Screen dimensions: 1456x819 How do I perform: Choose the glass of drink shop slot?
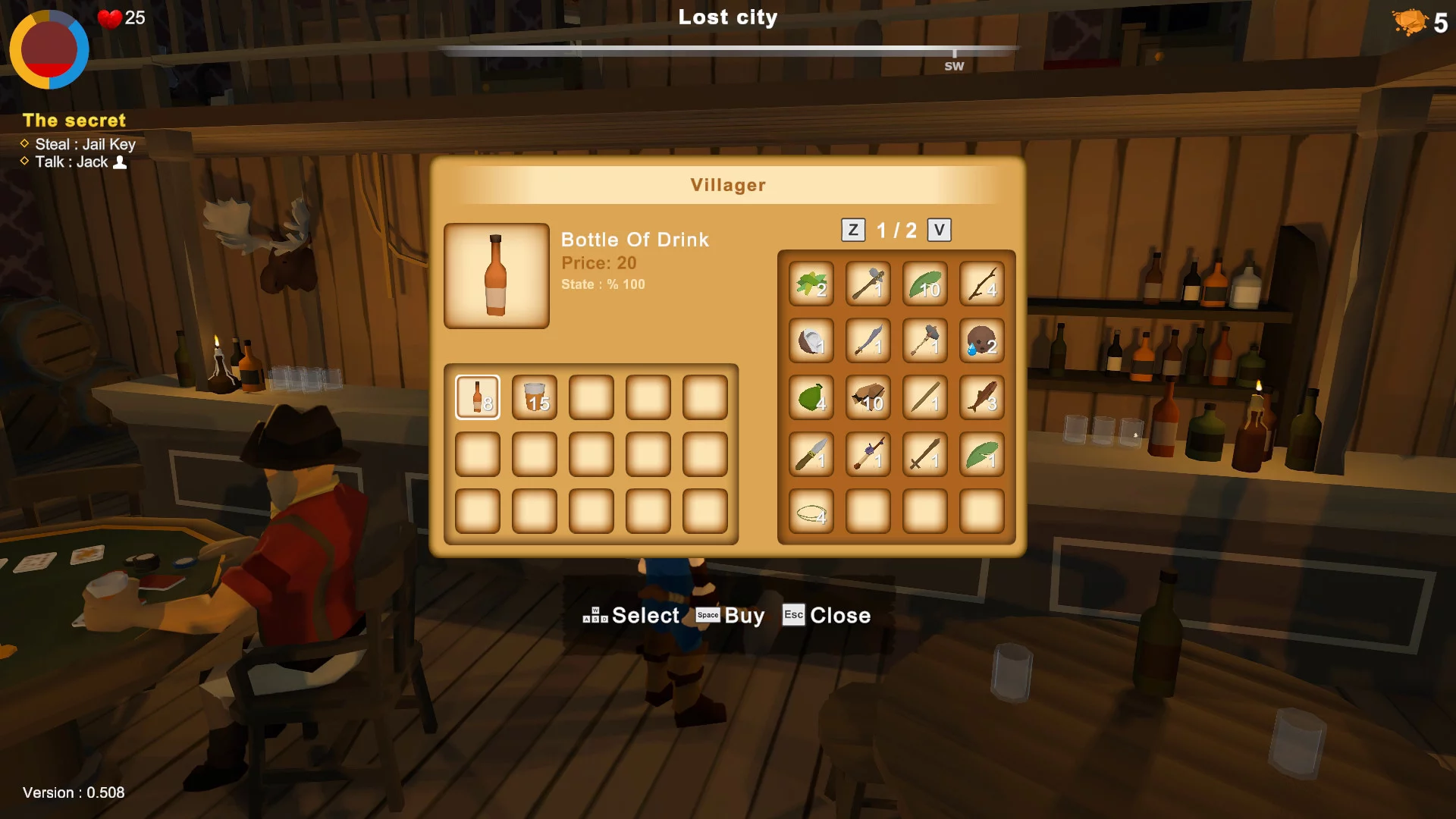click(x=535, y=397)
